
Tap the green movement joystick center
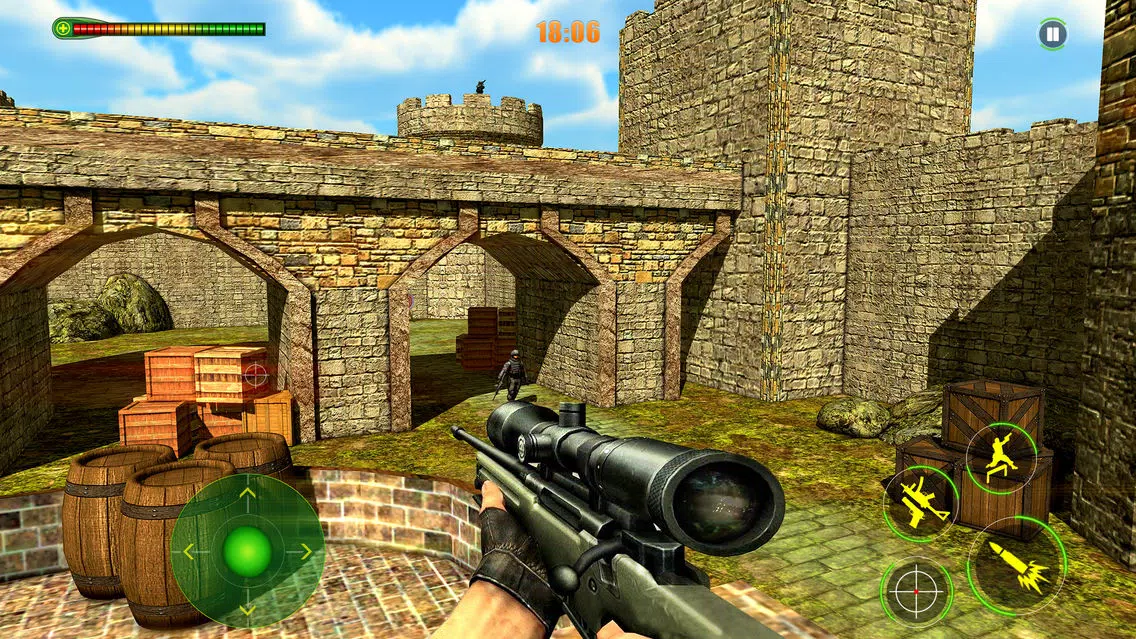pyautogui.click(x=247, y=550)
